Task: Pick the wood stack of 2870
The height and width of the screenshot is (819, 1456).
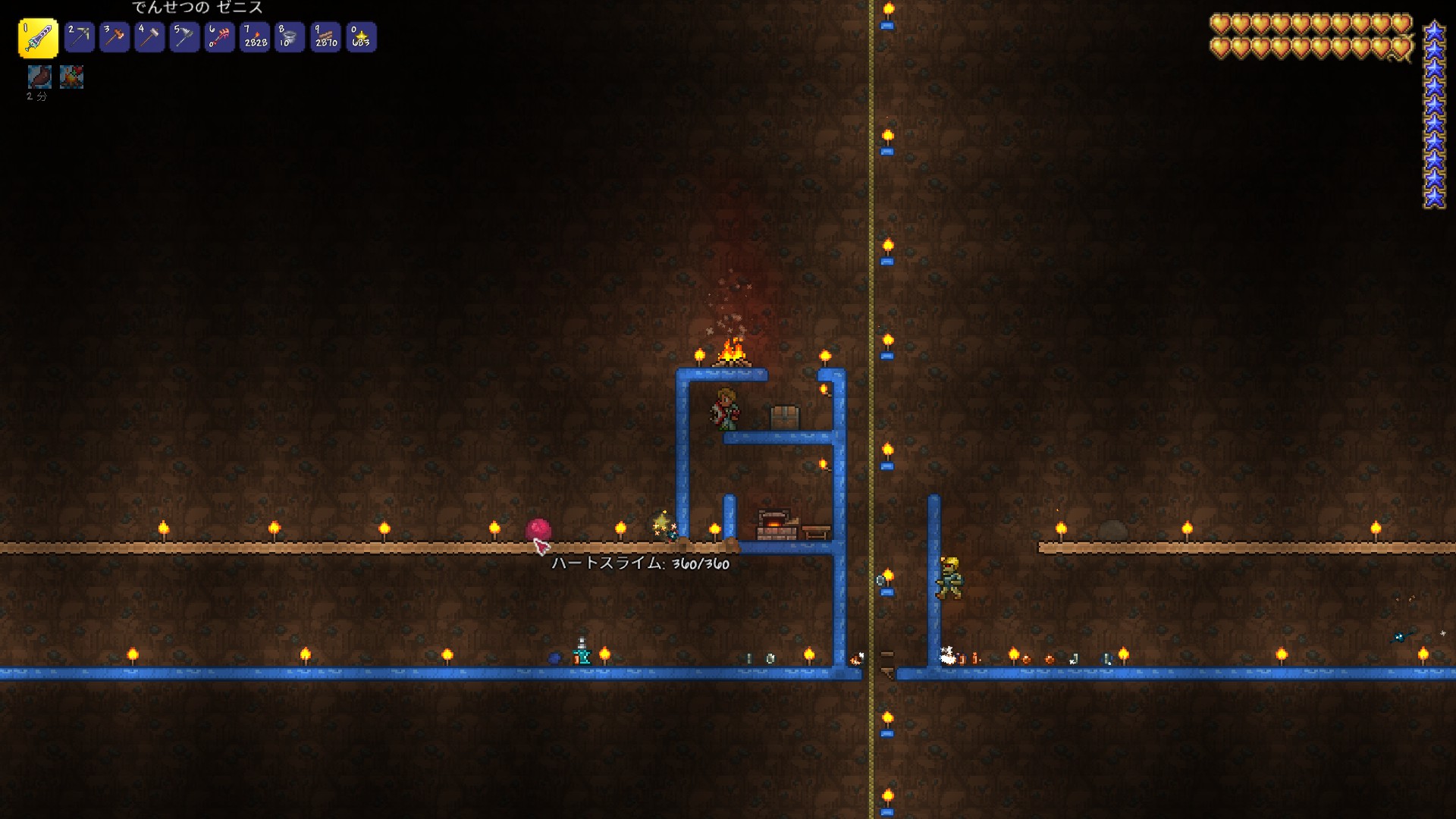Action: 325,37
